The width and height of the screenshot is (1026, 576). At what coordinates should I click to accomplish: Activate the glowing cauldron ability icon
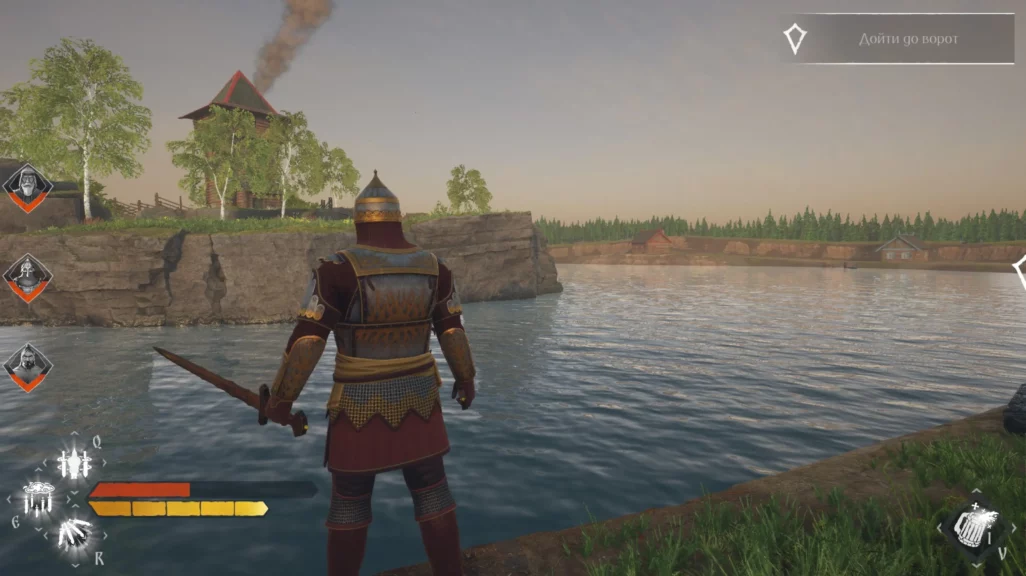pos(38,497)
